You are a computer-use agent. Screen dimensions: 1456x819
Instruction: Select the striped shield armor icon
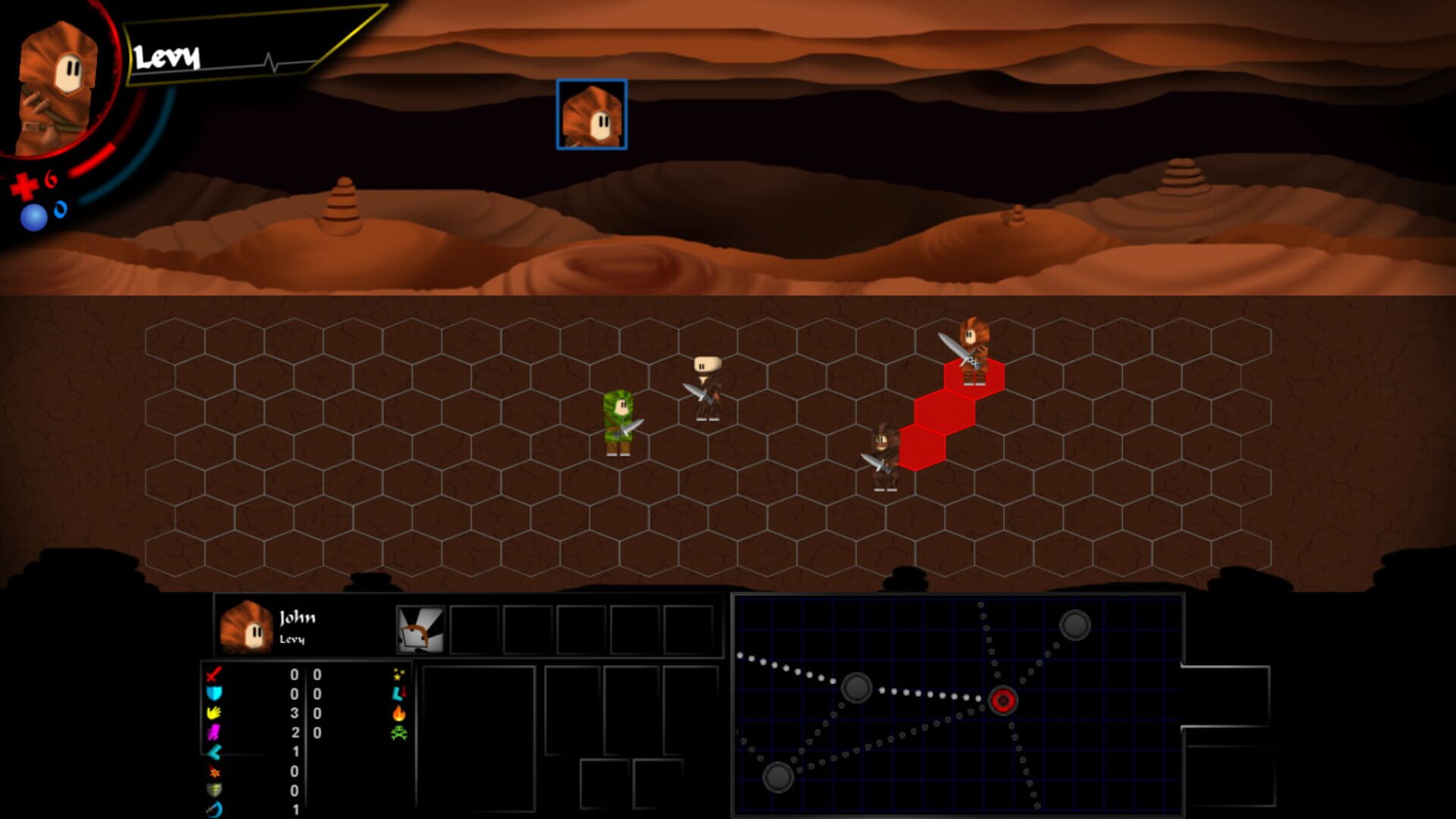(x=213, y=789)
